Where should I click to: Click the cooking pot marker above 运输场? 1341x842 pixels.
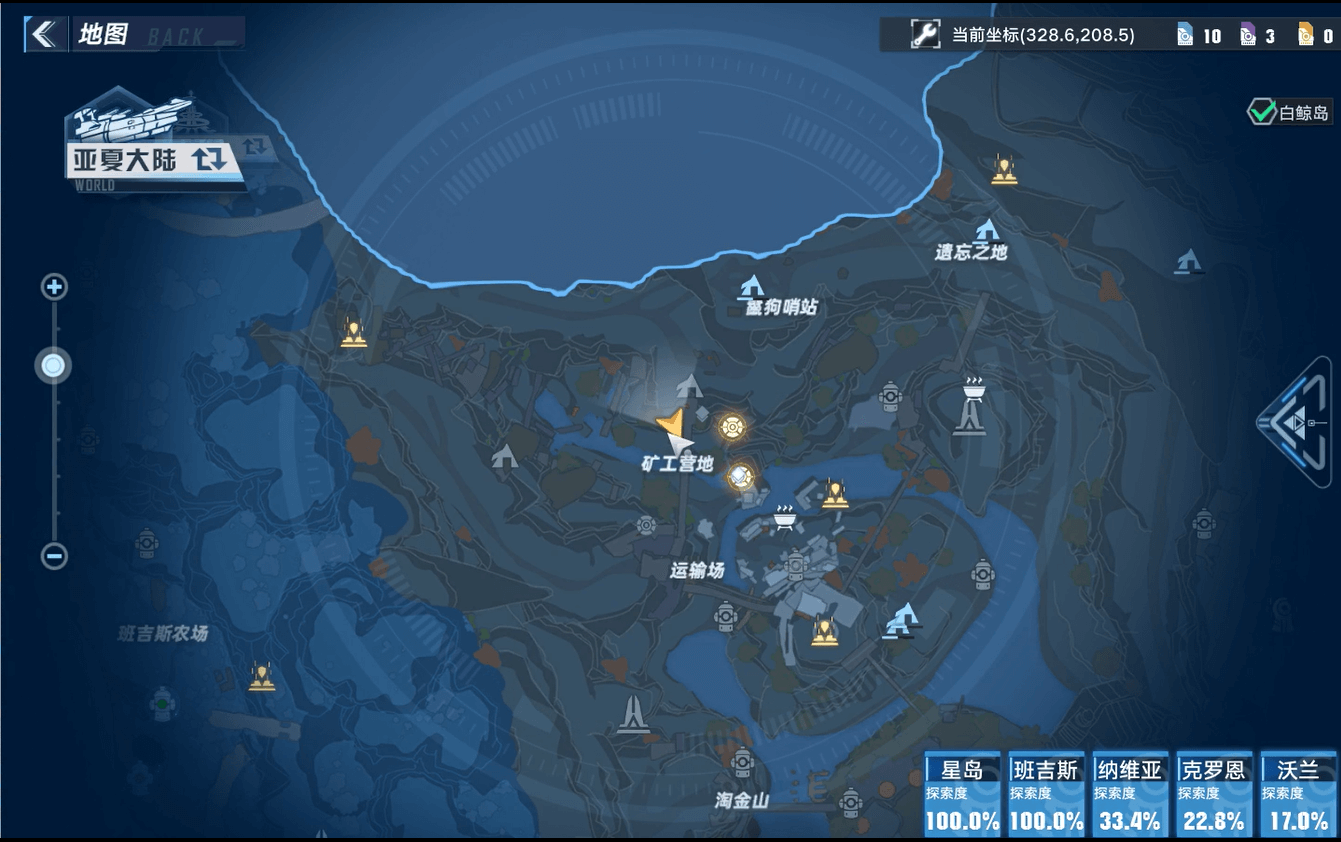784,517
